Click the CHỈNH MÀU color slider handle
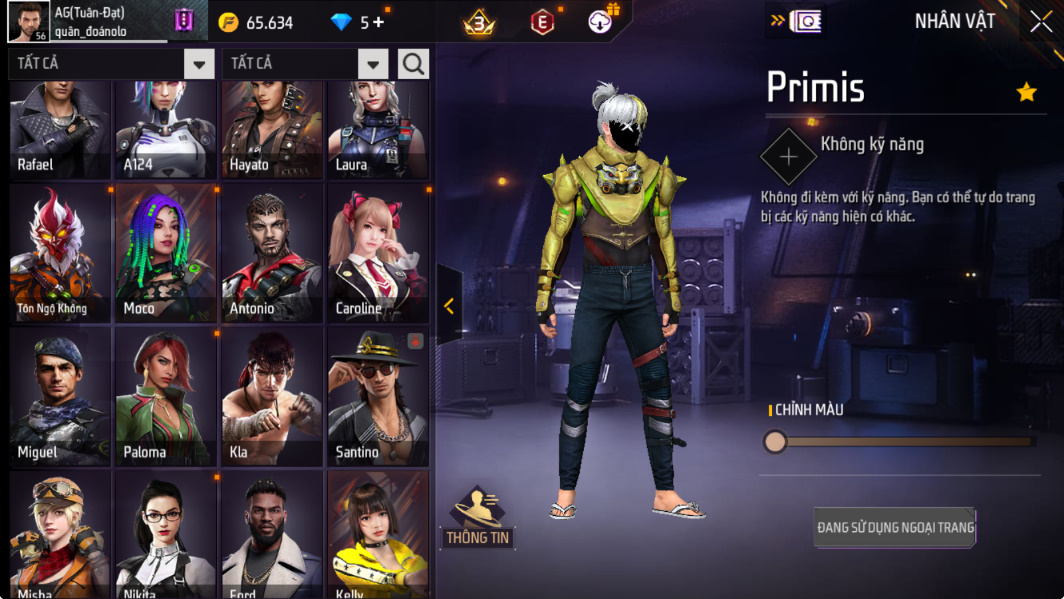1064x599 pixels. pos(775,441)
